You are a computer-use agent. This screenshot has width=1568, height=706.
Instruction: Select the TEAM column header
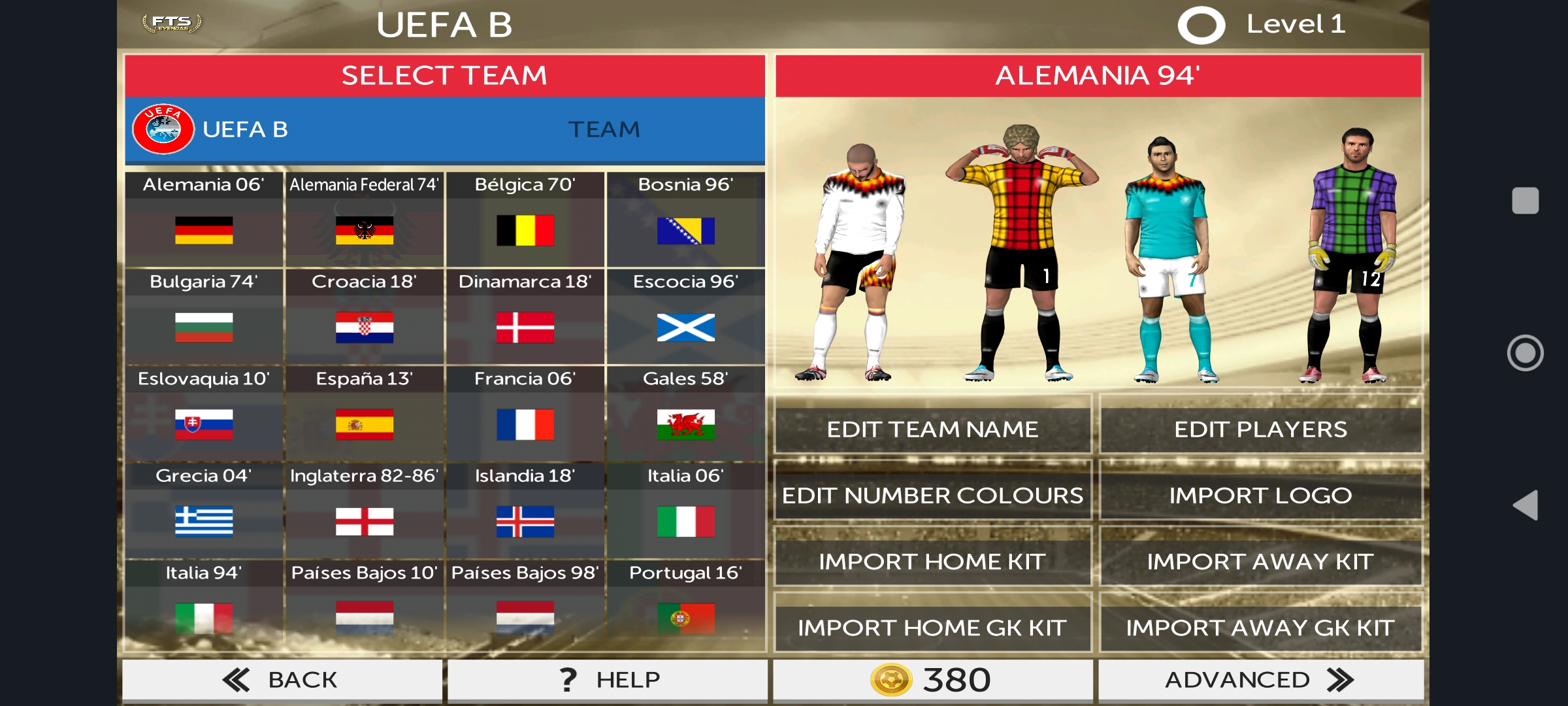[603, 129]
